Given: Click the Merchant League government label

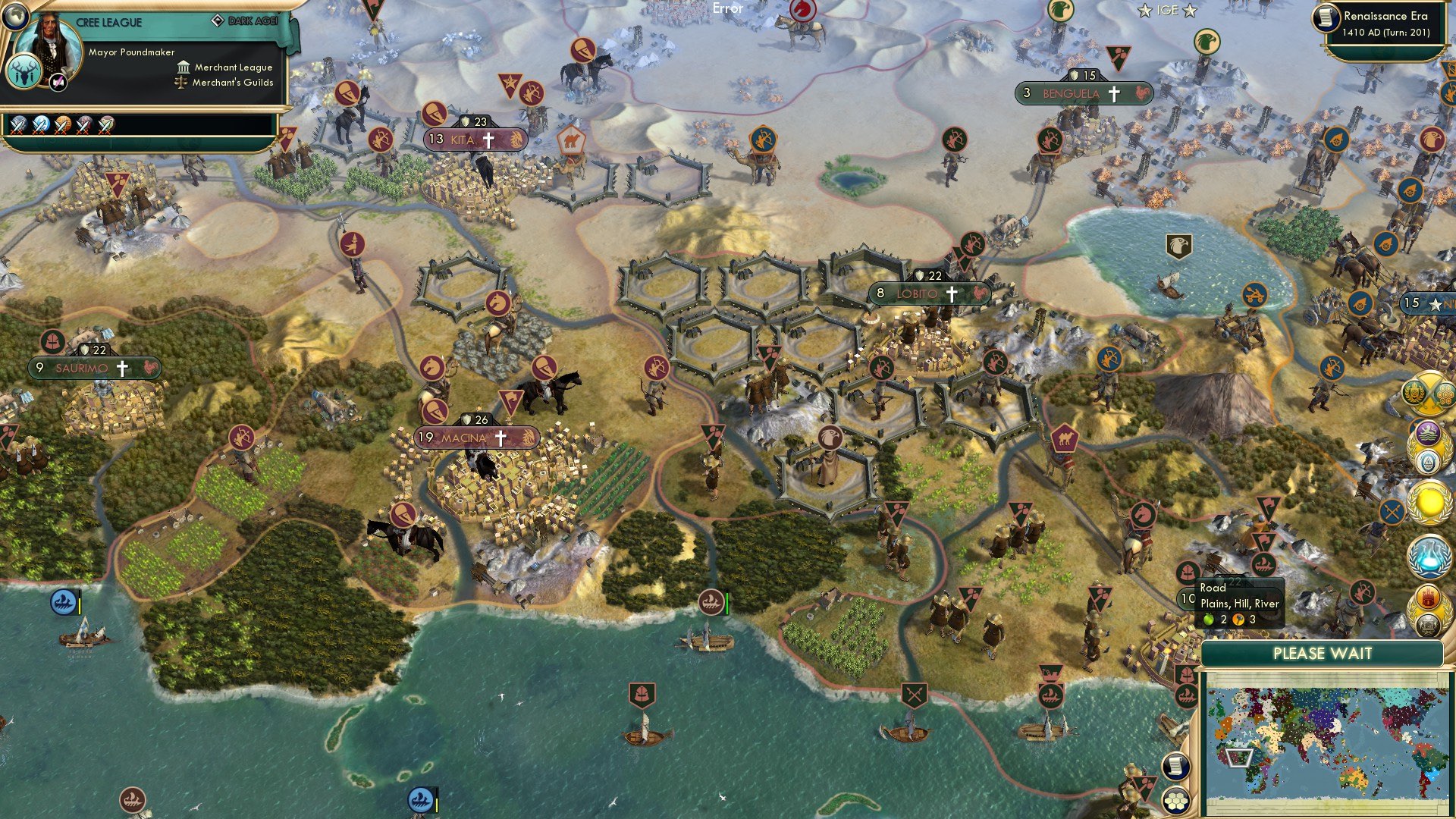Looking at the screenshot, I should (x=233, y=67).
